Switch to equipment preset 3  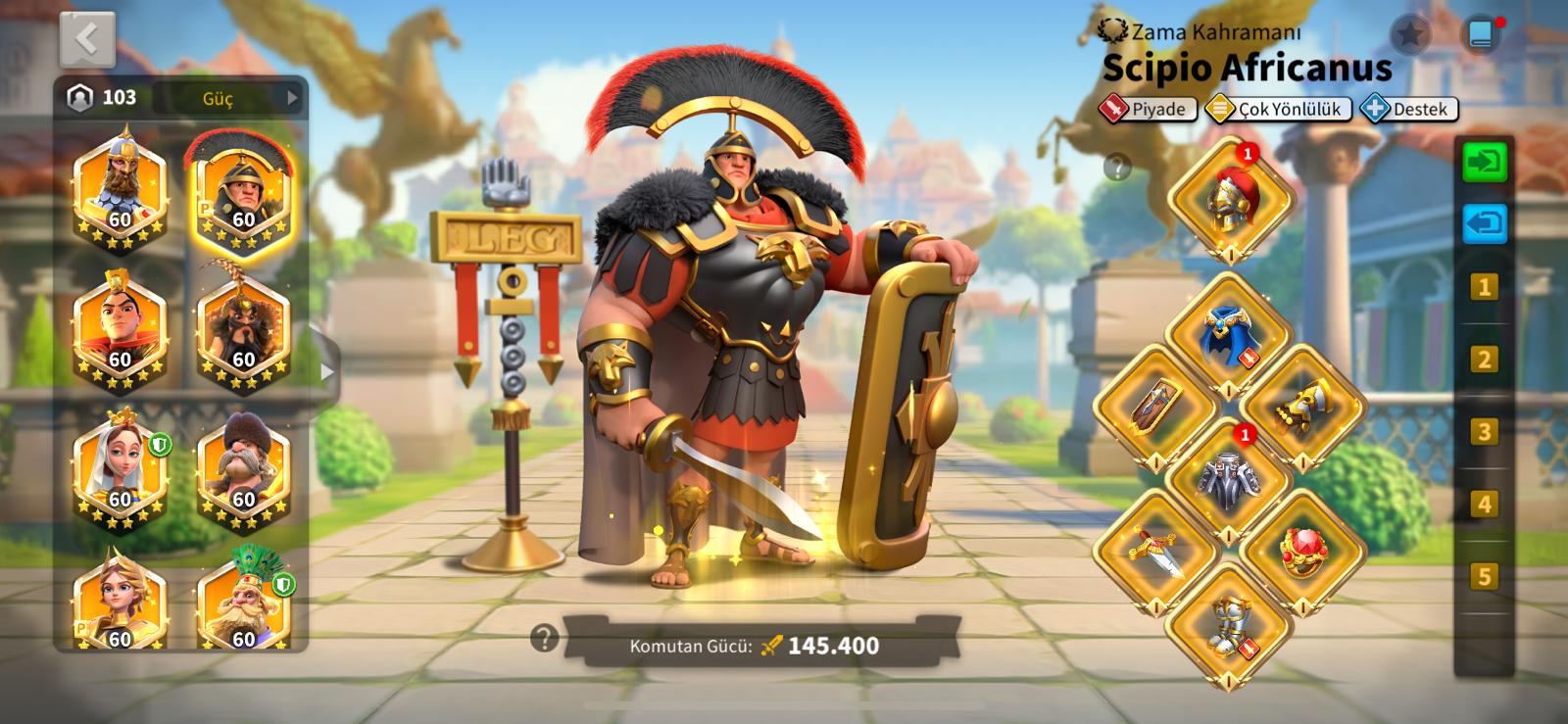point(1484,431)
